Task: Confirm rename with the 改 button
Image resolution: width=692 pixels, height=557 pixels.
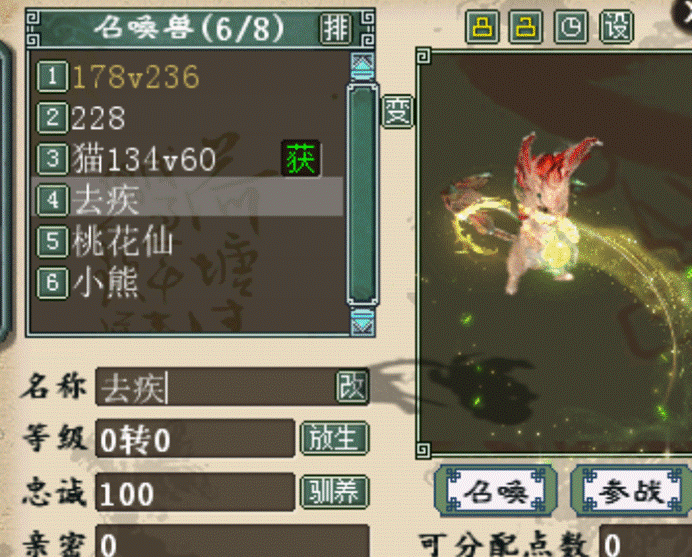Action: [351, 386]
